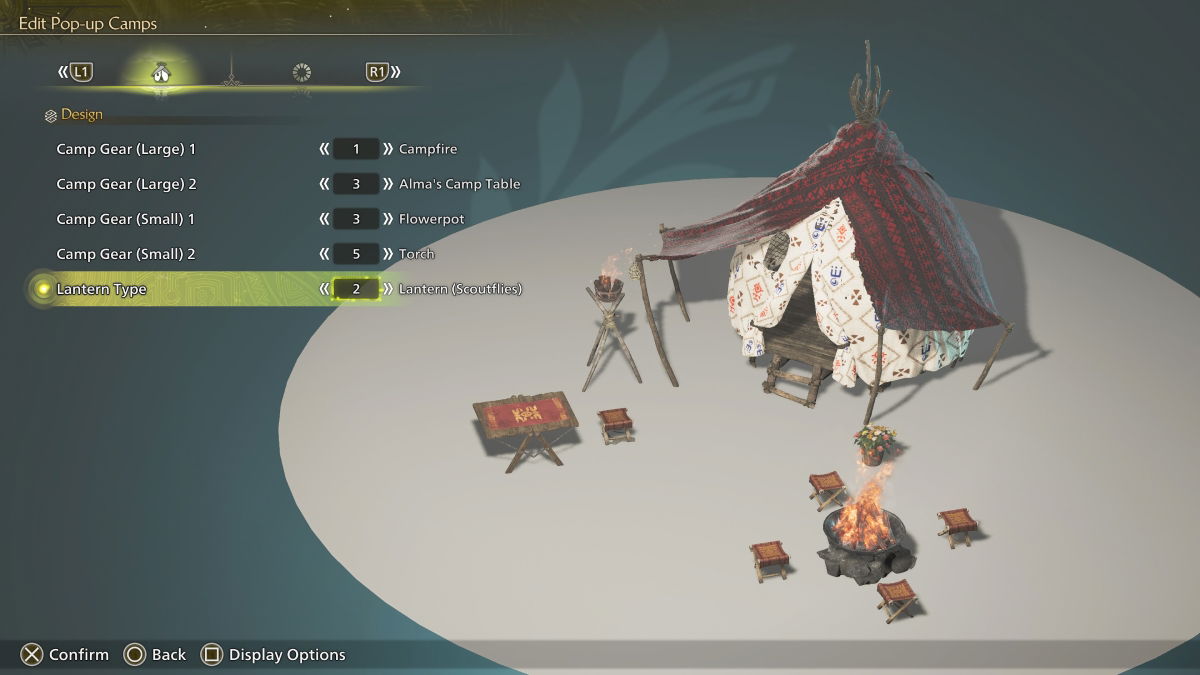Click right arrow next to Torch
Screen dimensions: 1200x675
[388, 254]
